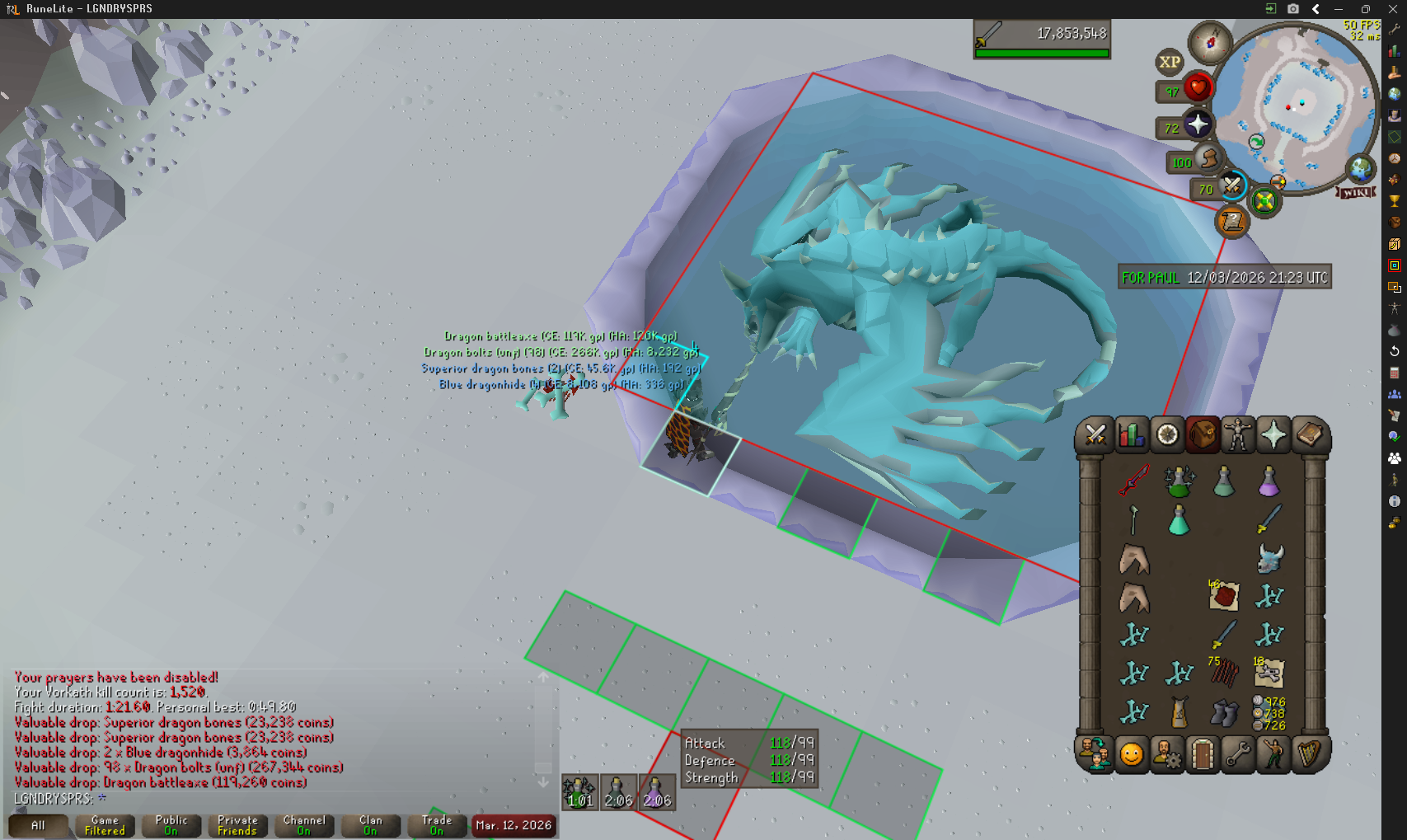Click the compass to face north
This screenshot has height=840, width=1407.
click(1209, 41)
